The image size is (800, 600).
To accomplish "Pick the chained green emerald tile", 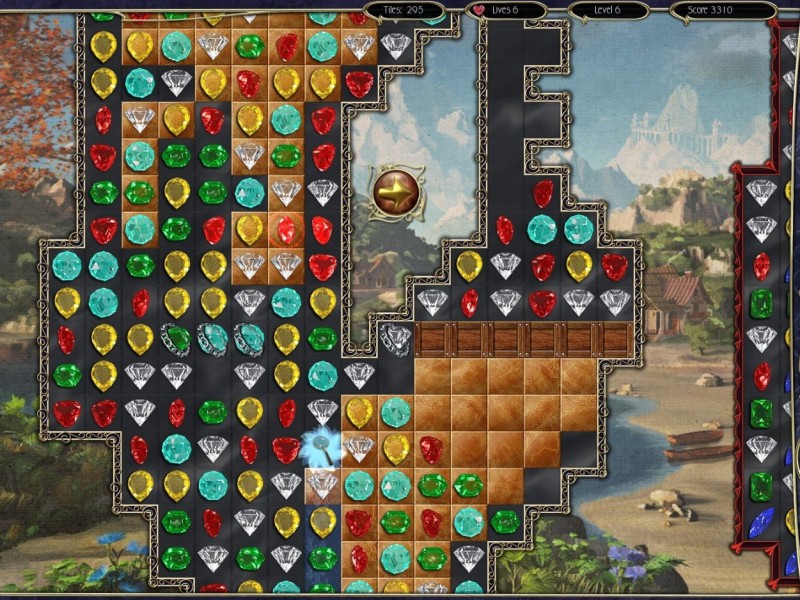I will click(x=177, y=338).
